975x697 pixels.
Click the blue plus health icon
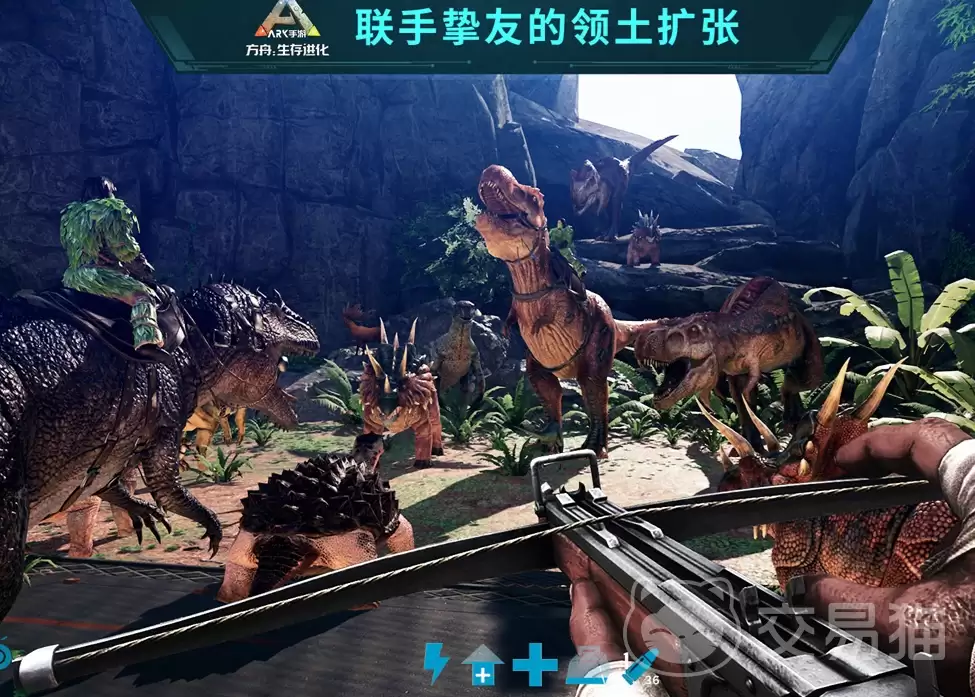pyautogui.click(x=535, y=665)
